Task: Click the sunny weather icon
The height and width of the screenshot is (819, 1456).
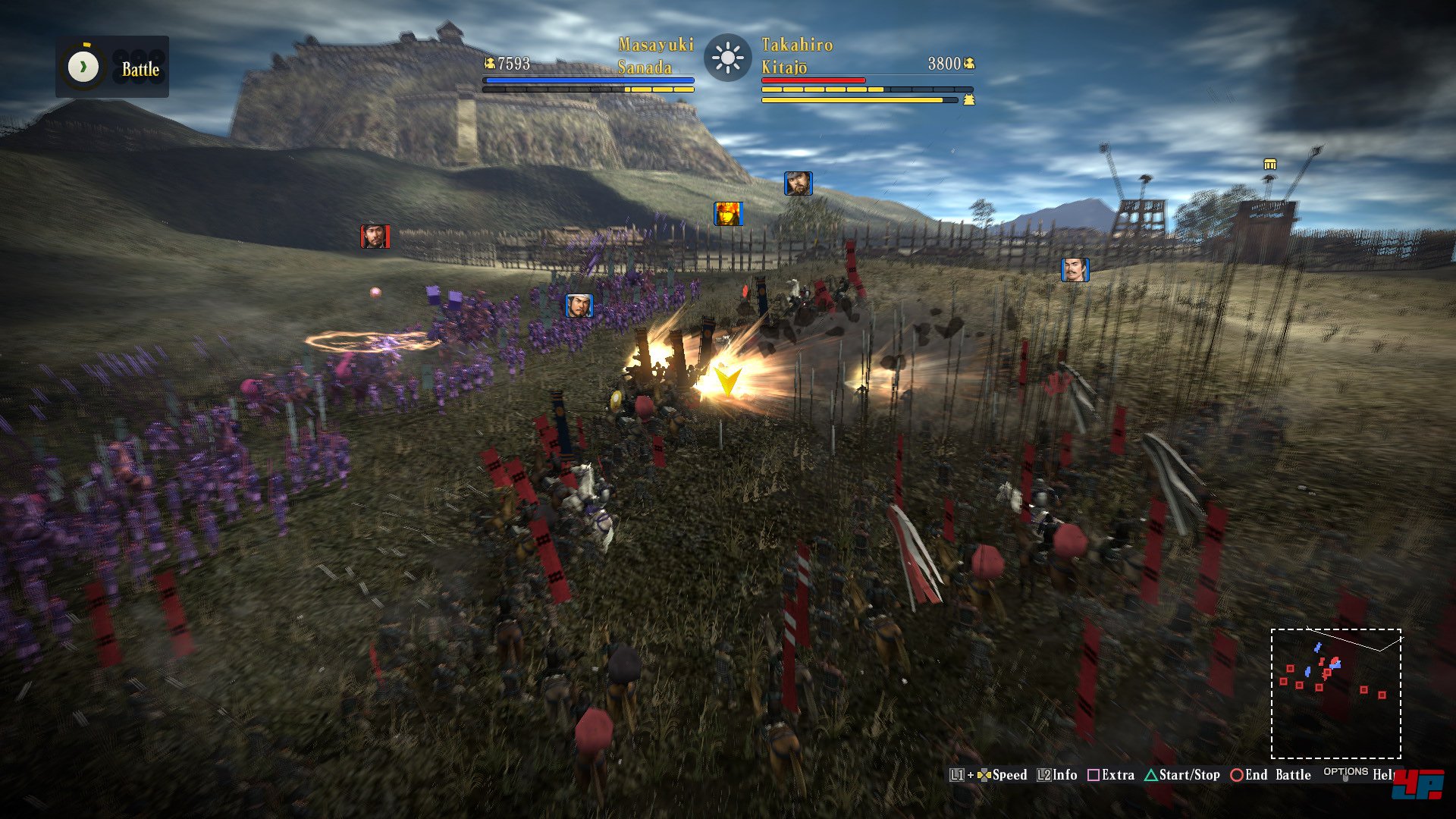Action: pyautogui.click(x=727, y=58)
